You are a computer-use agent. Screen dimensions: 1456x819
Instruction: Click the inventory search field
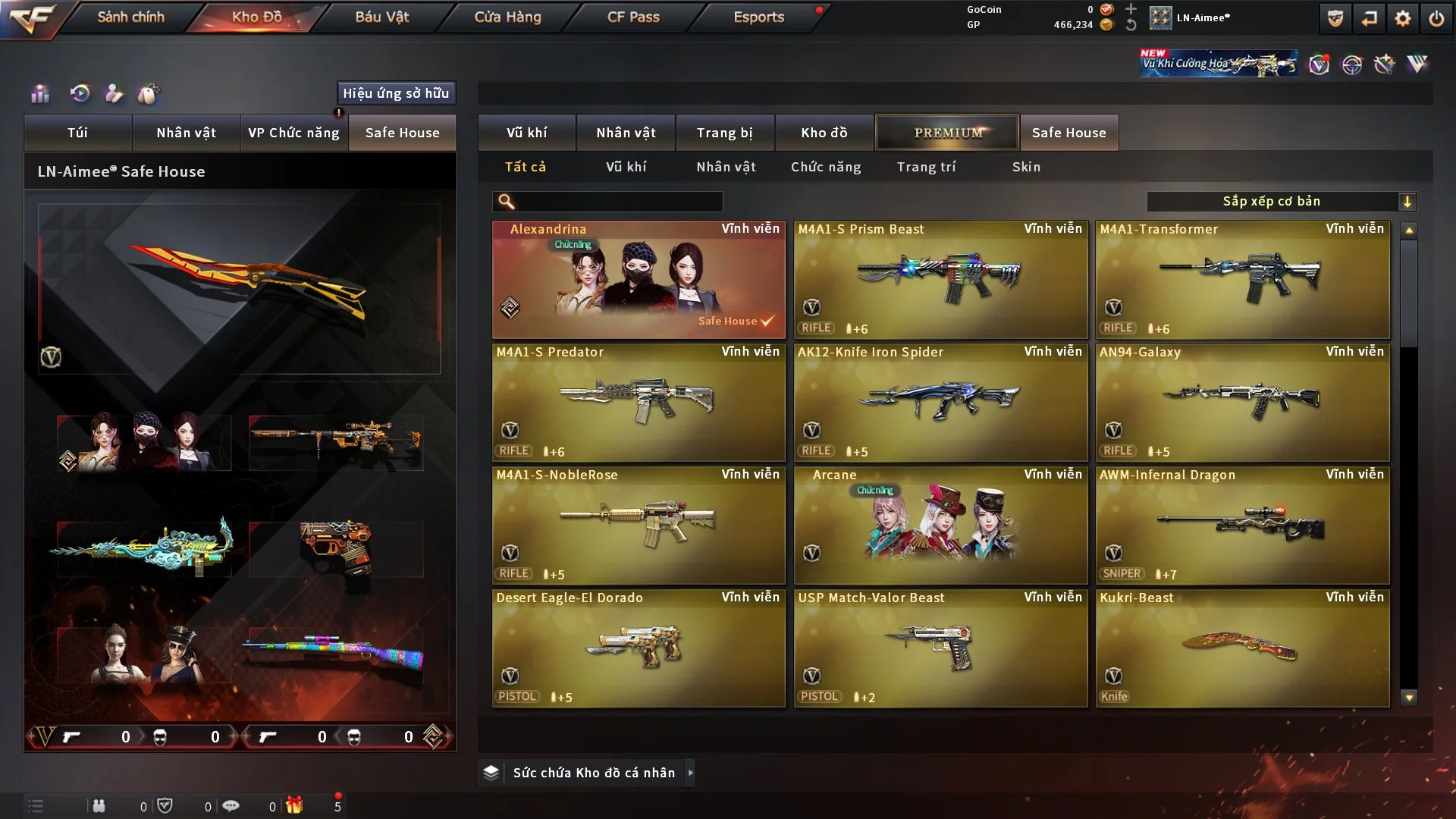pos(618,201)
